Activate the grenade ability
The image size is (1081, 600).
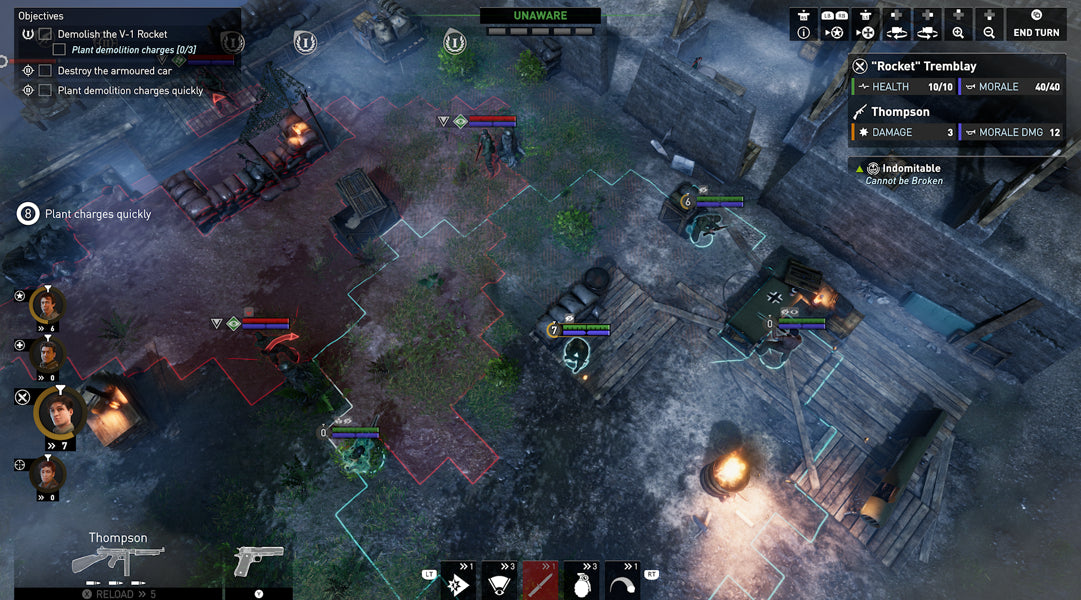pos(581,580)
